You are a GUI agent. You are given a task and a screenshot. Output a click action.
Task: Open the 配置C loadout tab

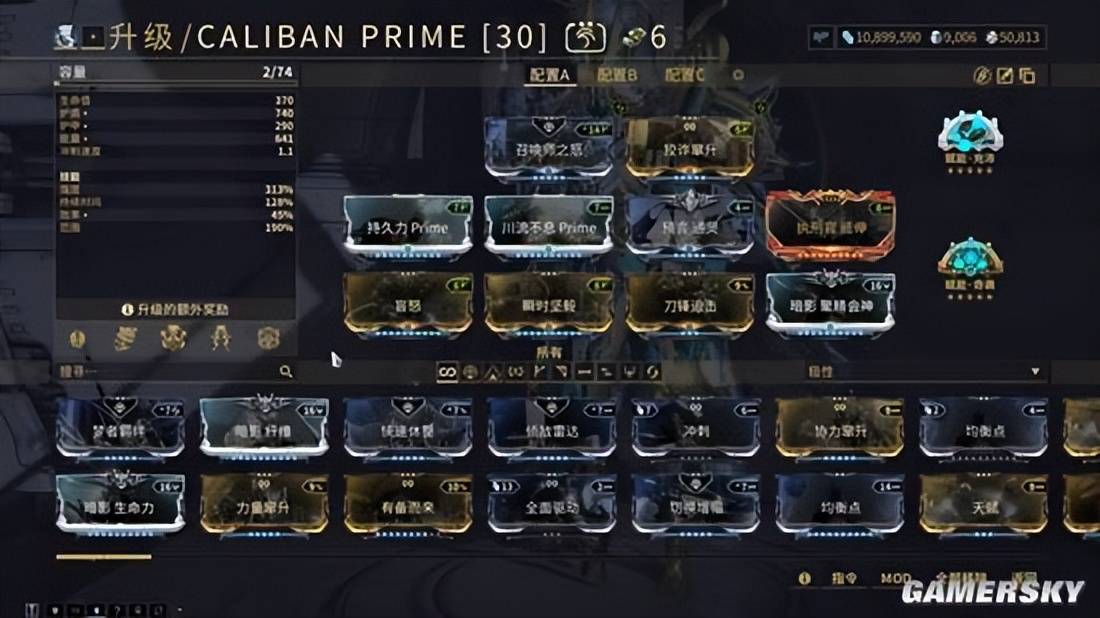[685, 75]
